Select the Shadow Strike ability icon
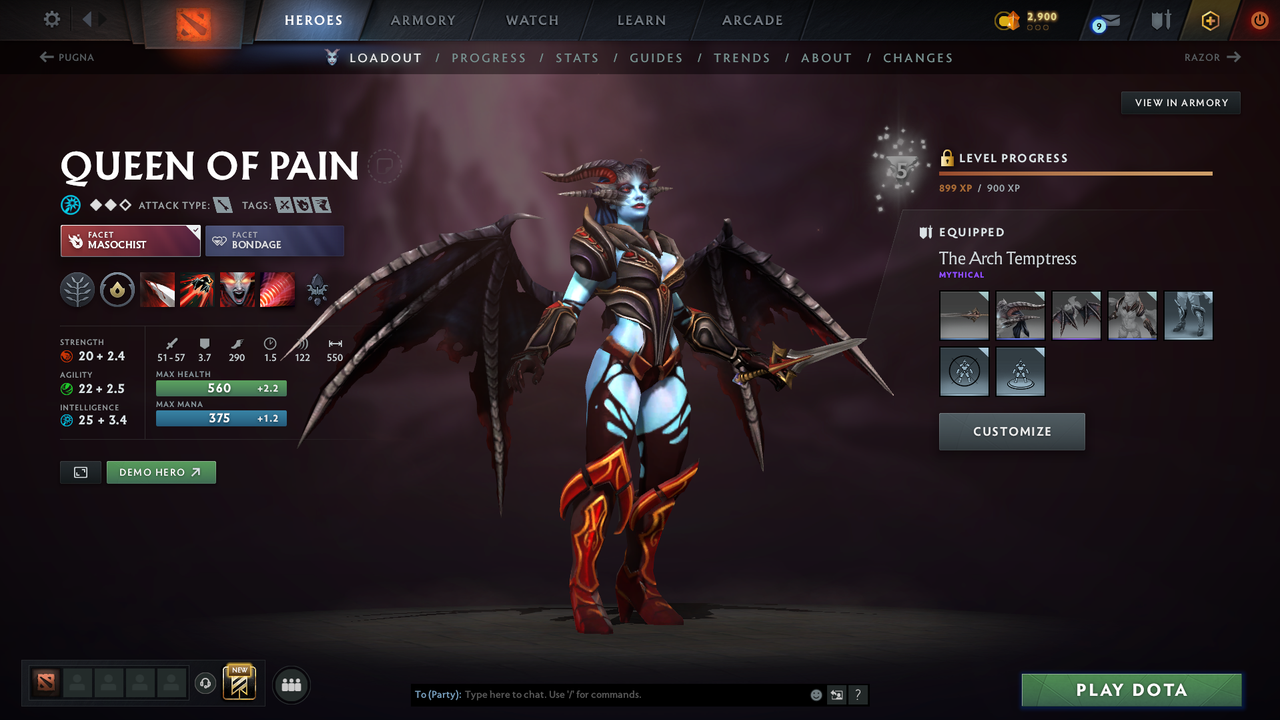This screenshot has width=1280, height=720. (x=157, y=290)
